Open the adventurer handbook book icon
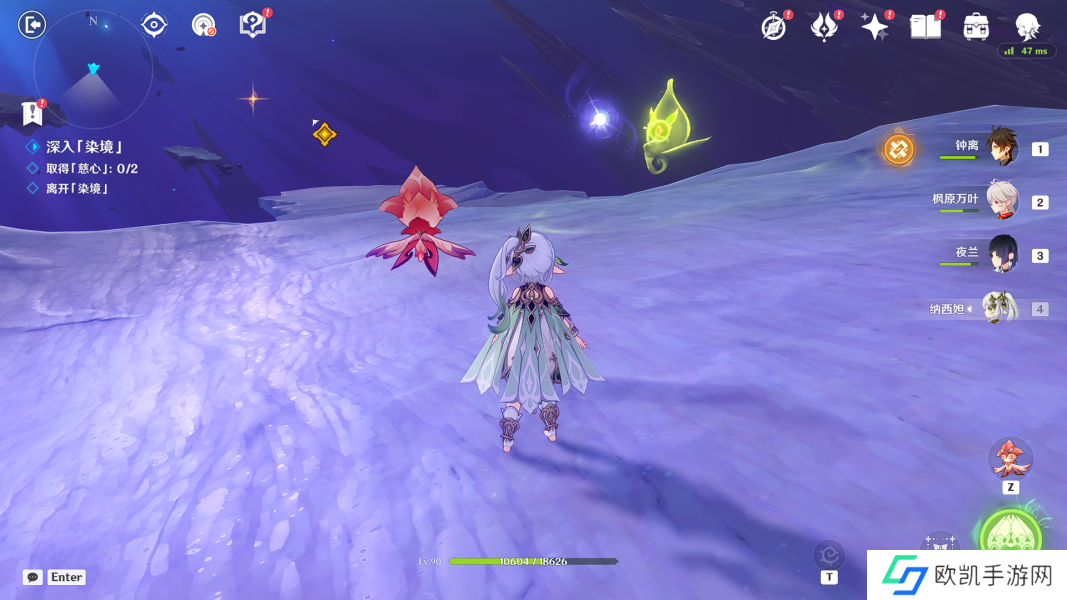Image resolution: width=1067 pixels, height=600 pixels. point(926,27)
